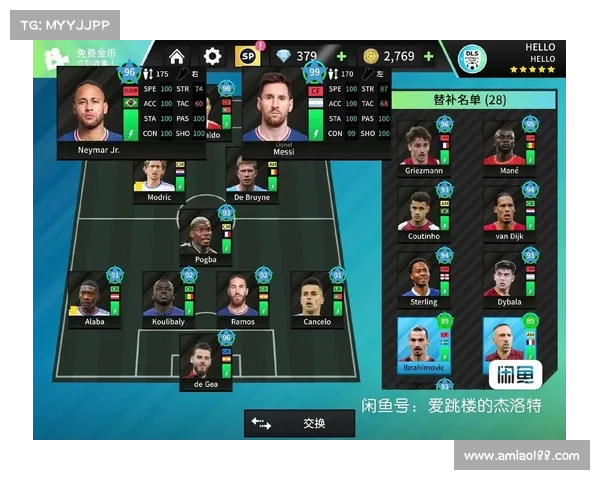Select van Dijk from substitutes
Screen dimensions: 600x480
pyautogui.click(x=510, y=213)
